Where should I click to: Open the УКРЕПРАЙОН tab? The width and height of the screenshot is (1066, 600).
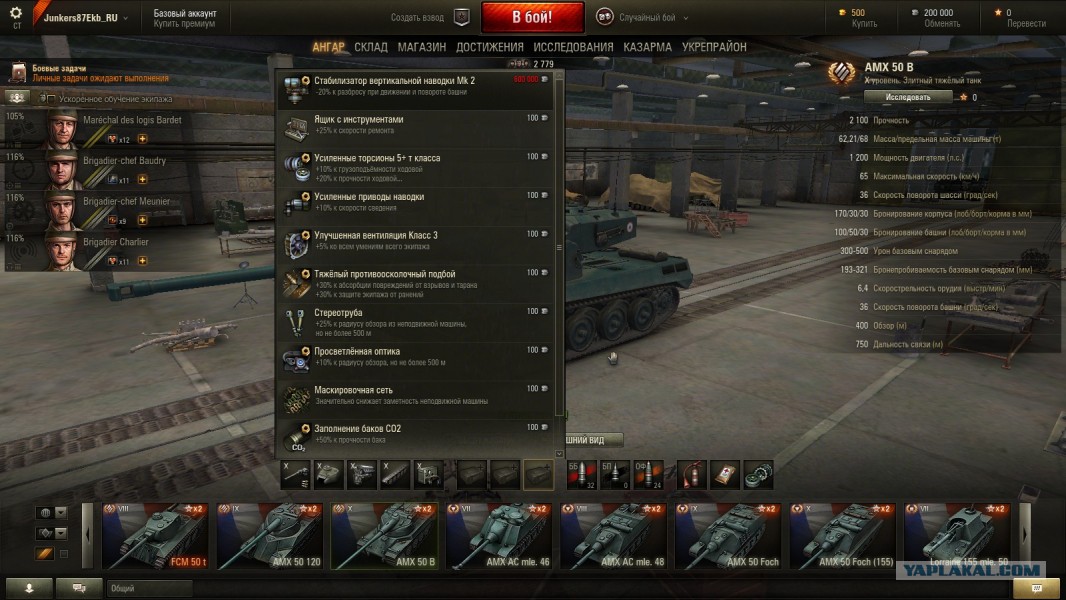[714, 47]
